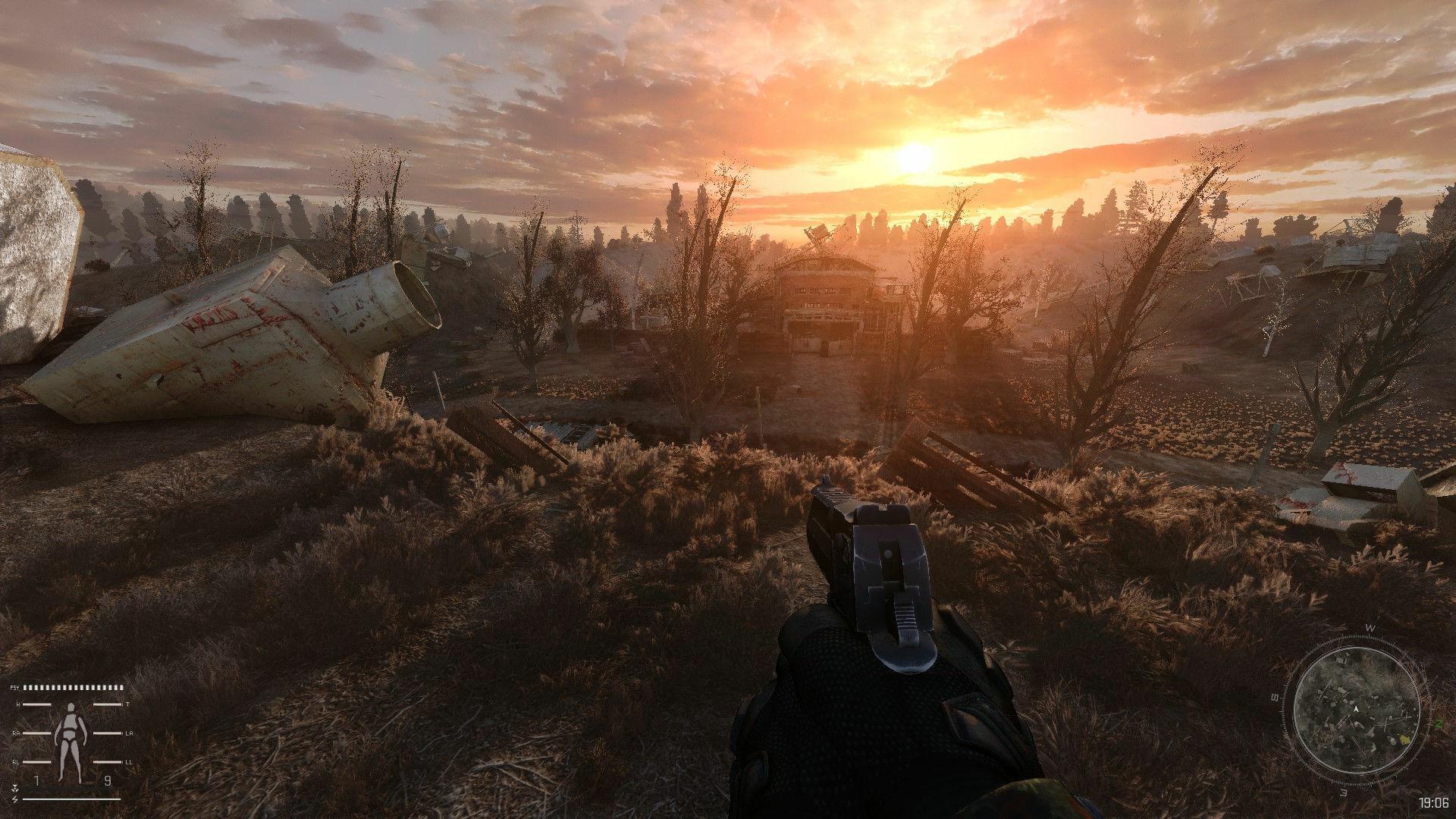Image resolution: width=1456 pixels, height=819 pixels.
Task: Click the lightning stamina icon
Action: click(x=14, y=799)
